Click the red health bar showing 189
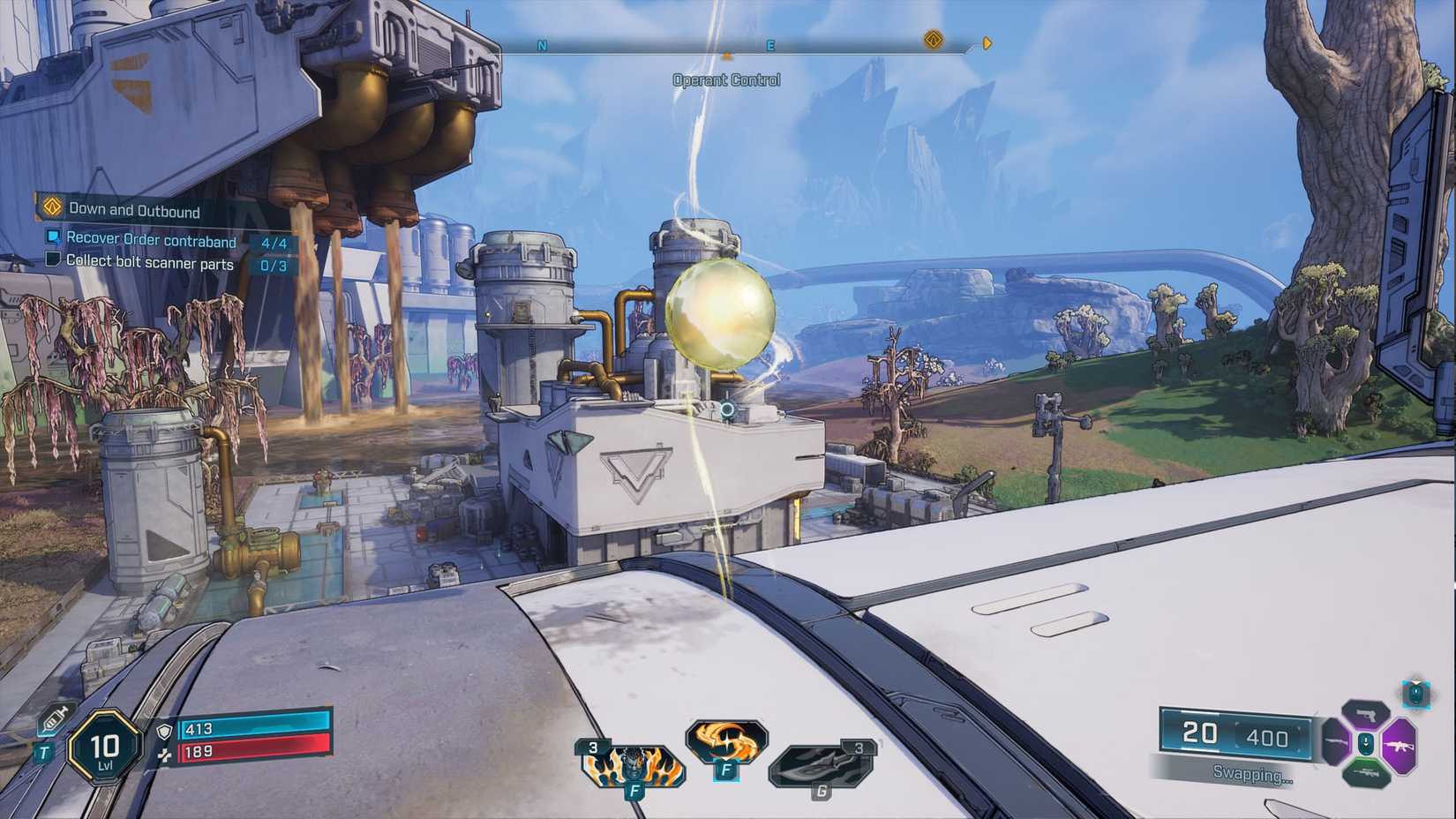 click(x=256, y=753)
